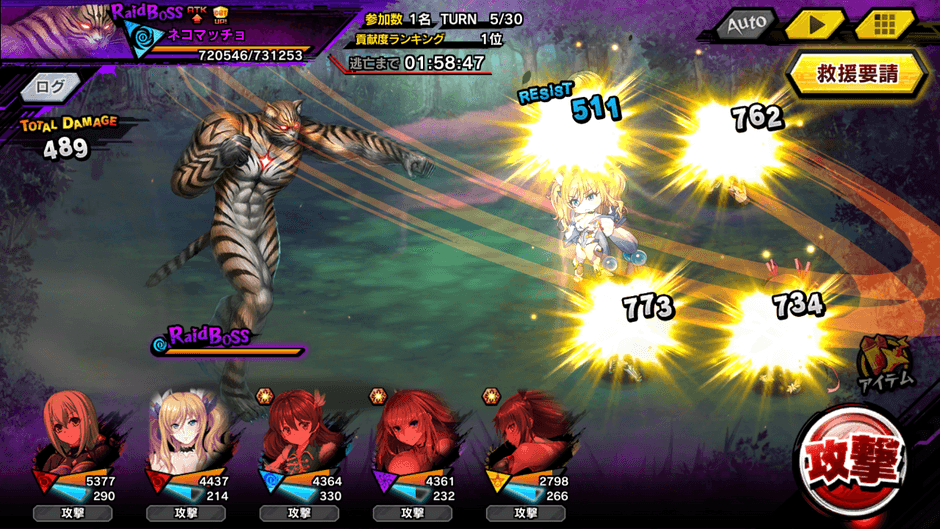
Task: Open the yellow grid menu button
Action: pos(884,24)
